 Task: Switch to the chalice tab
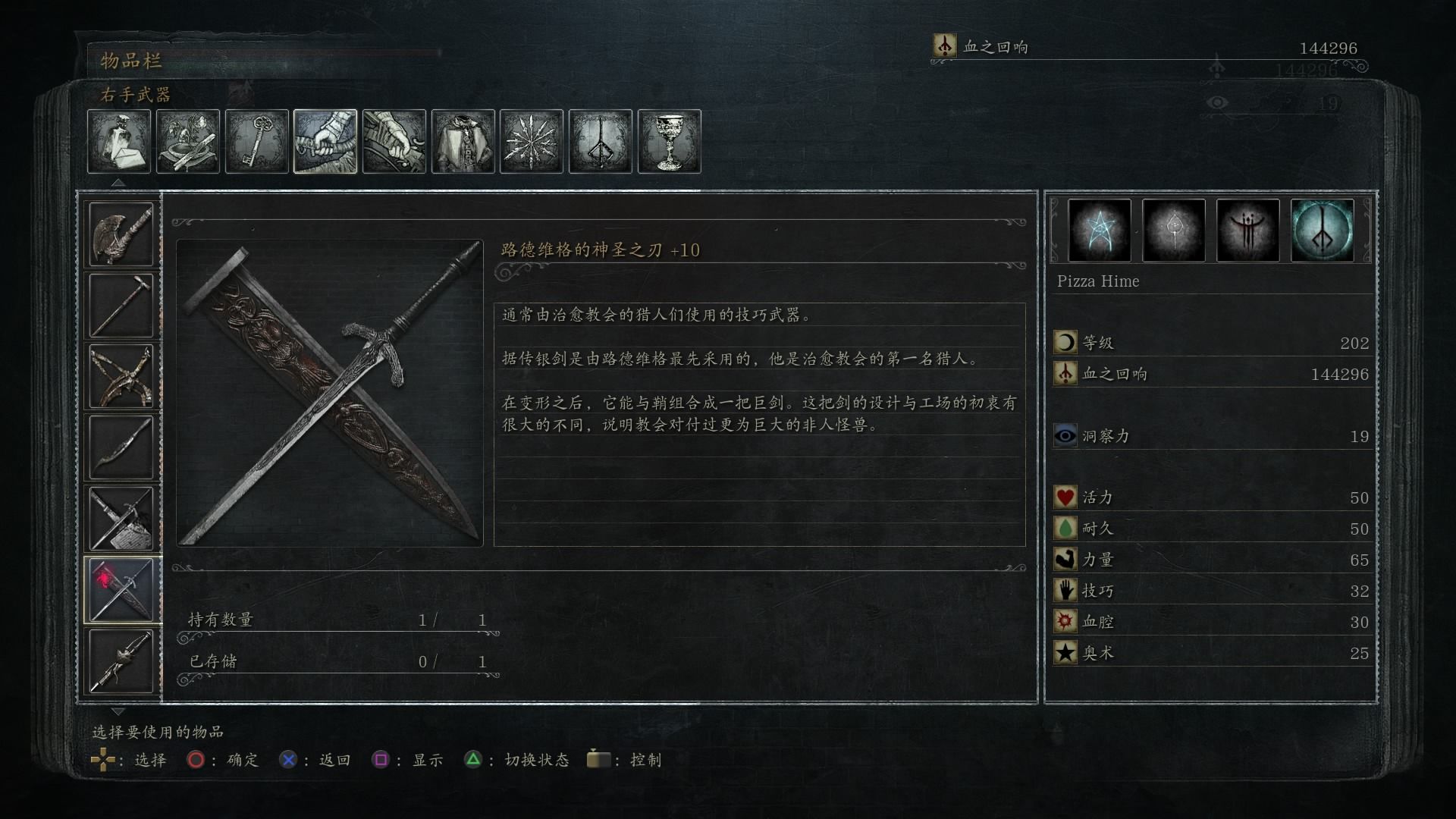(x=670, y=142)
